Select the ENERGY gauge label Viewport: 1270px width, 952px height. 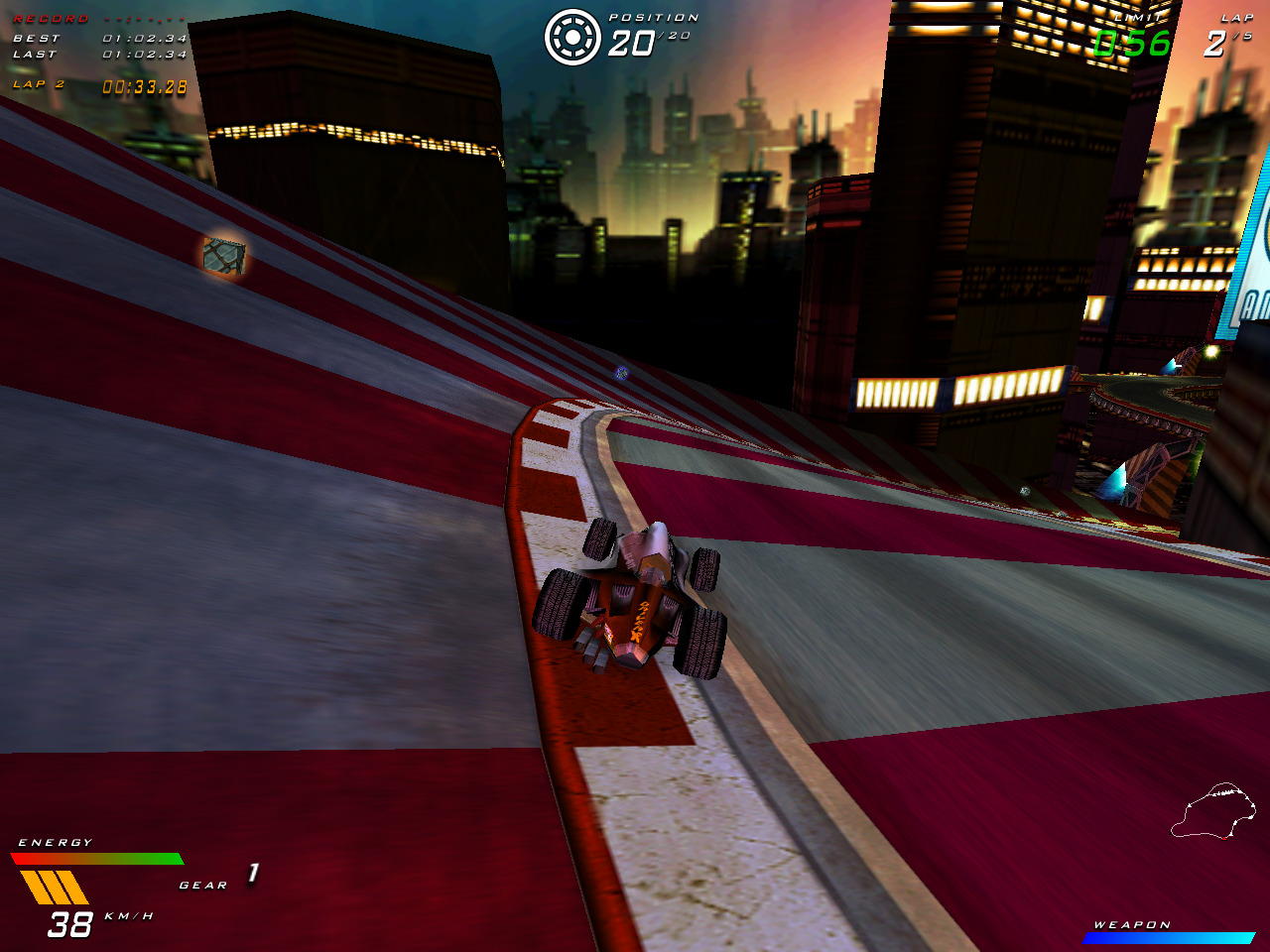click(x=56, y=841)
